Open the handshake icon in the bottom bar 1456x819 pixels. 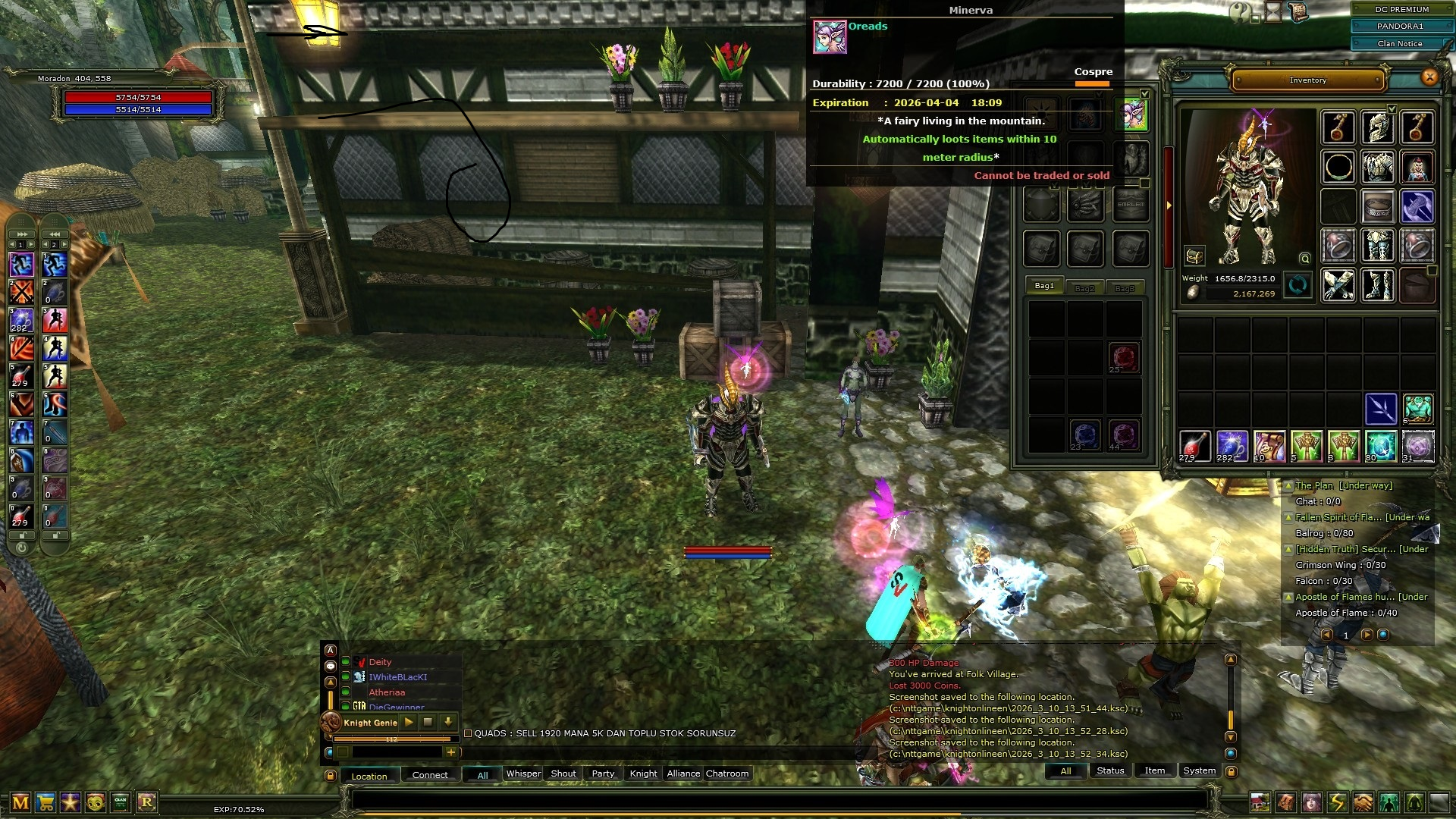coord(1363,802)
